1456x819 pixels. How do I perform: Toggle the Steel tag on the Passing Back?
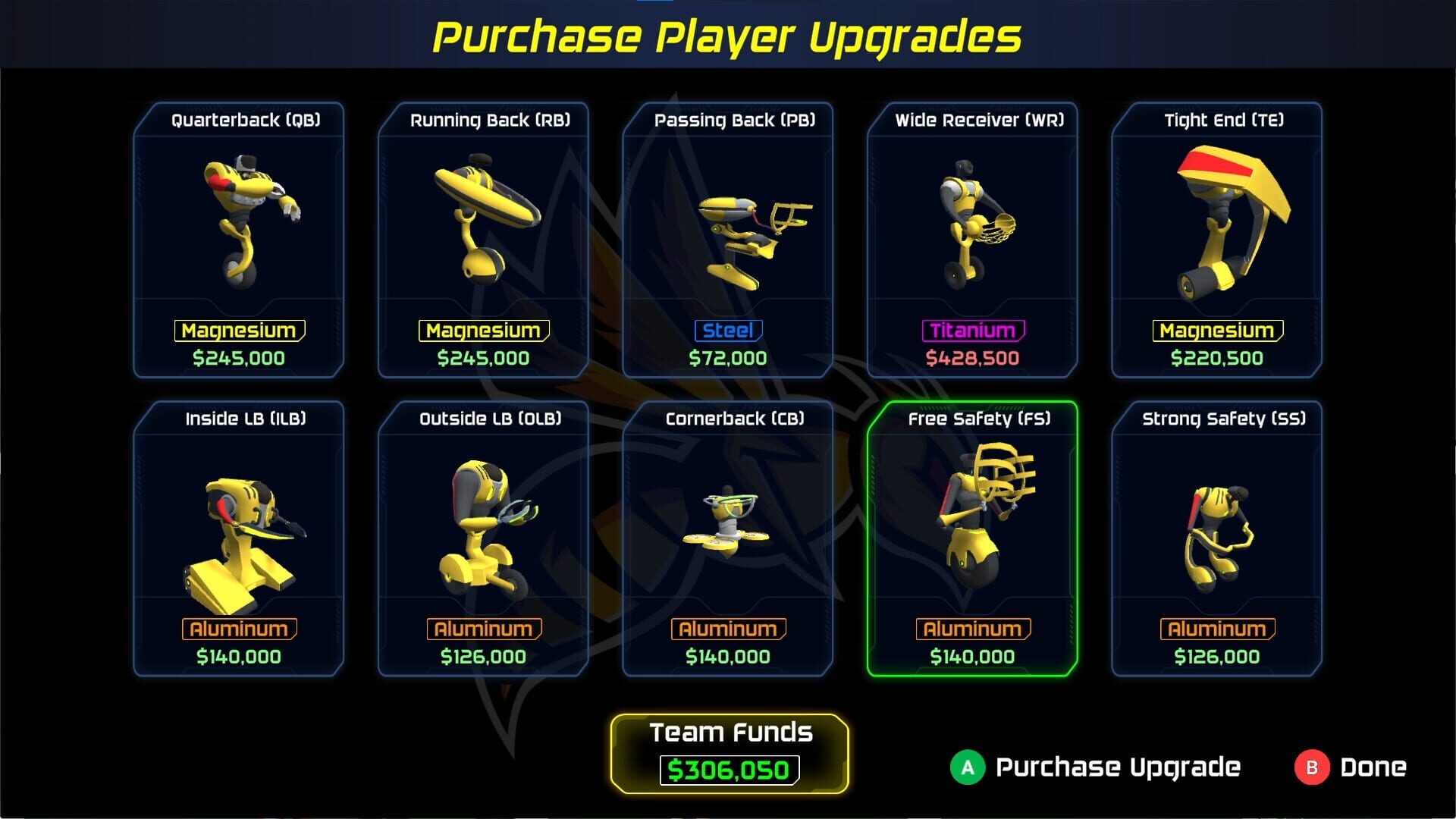[x=726, y=330]
